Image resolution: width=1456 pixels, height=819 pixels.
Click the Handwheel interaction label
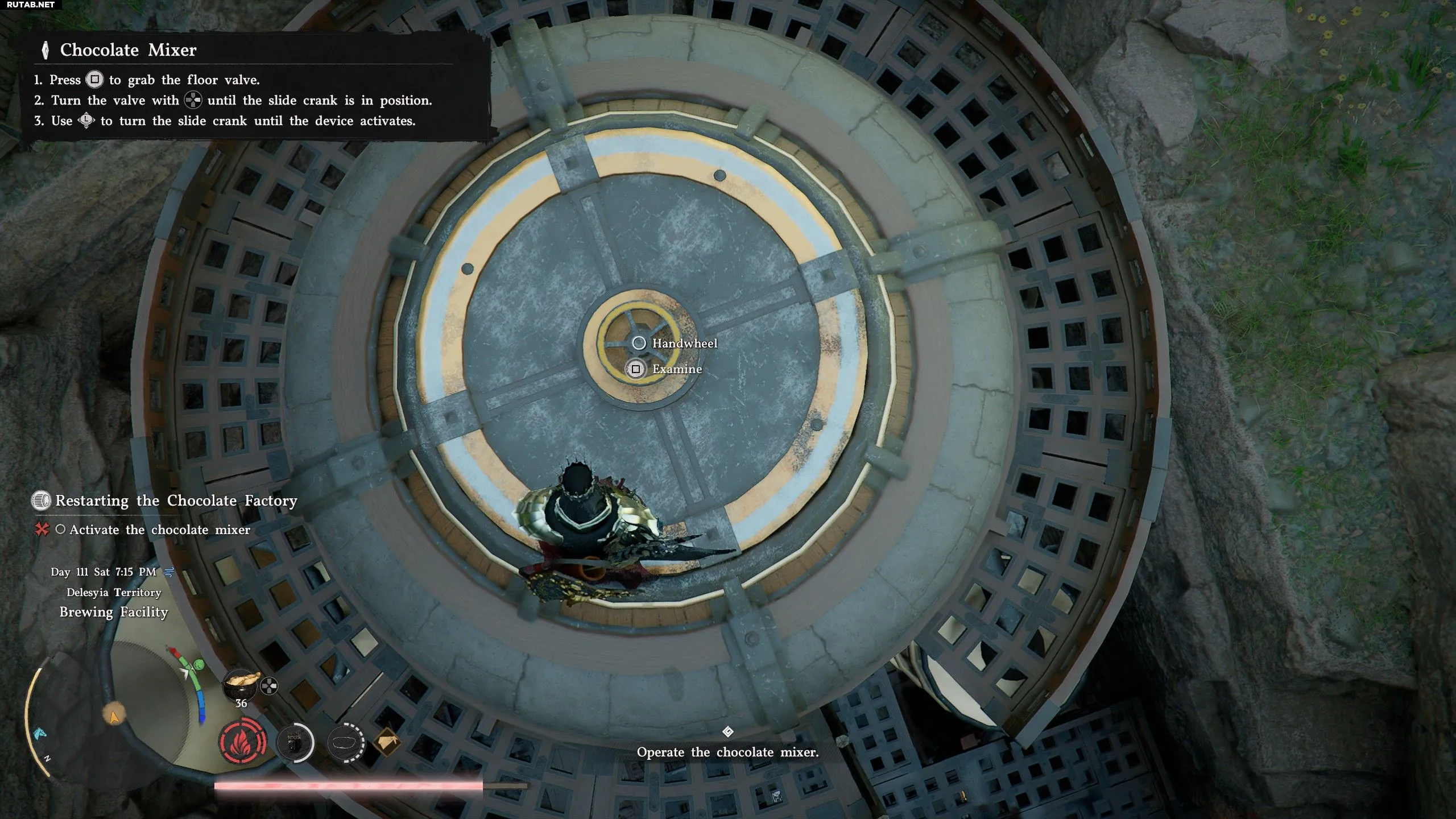coord(684,344)
